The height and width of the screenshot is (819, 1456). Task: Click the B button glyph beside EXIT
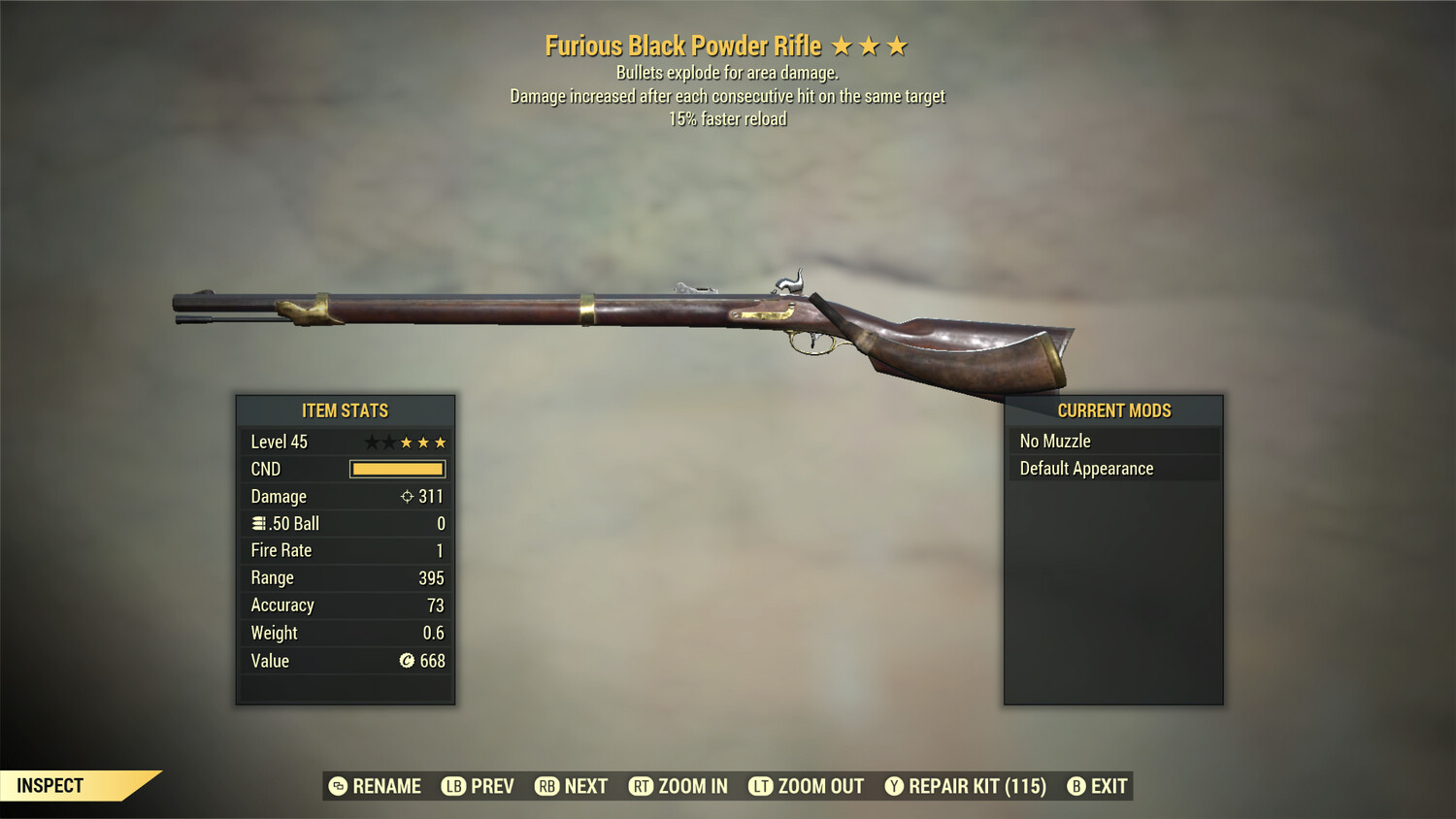(1075, 786)
